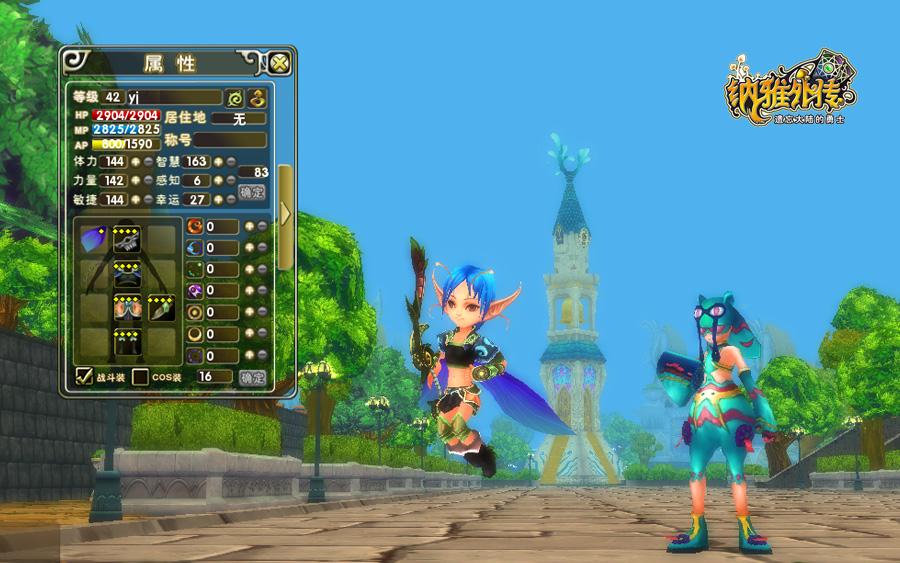The height and width of the screenshot is (563, 900).
Task: Select the equipped boots slot
Action: point(126,342)
